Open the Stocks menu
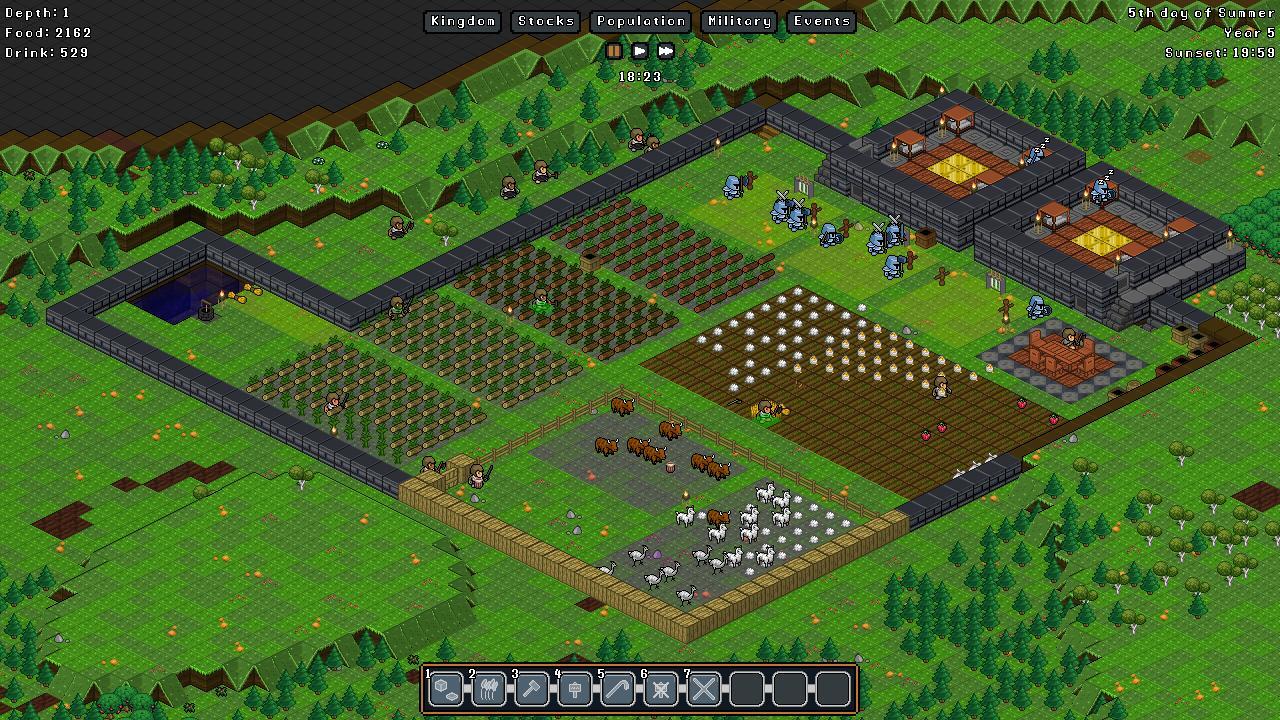Viewport: 1280px width, 720px height. click(x=545, y=21)
